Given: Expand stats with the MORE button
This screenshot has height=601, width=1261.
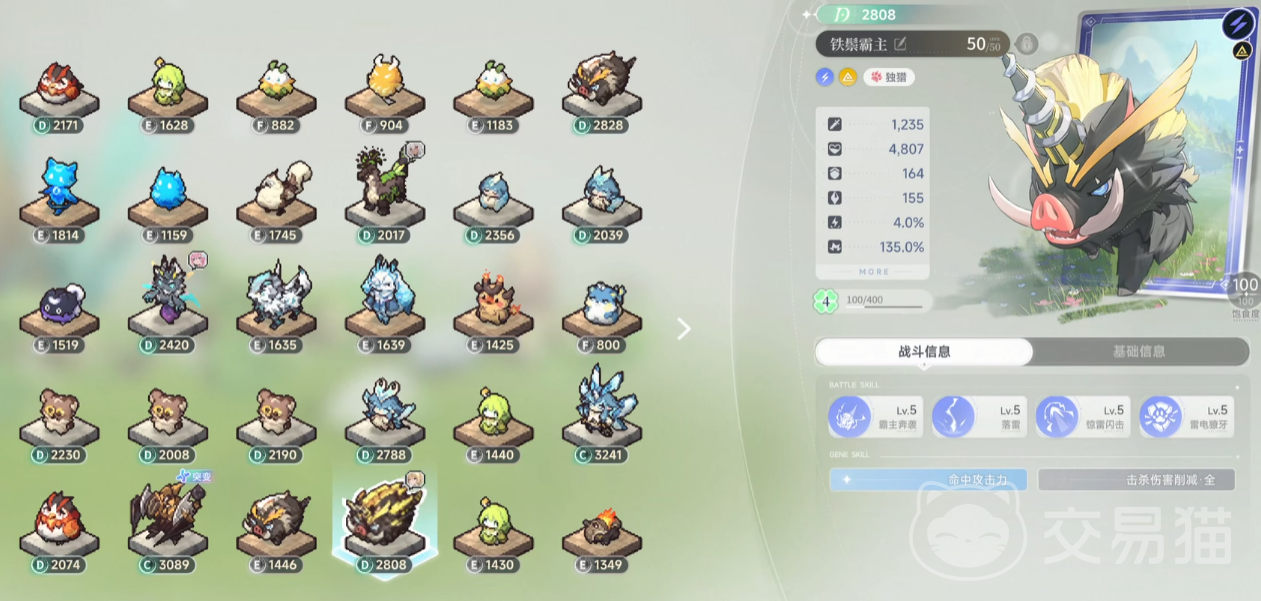Looking at the screenshot, I should (x=873, y=272).
